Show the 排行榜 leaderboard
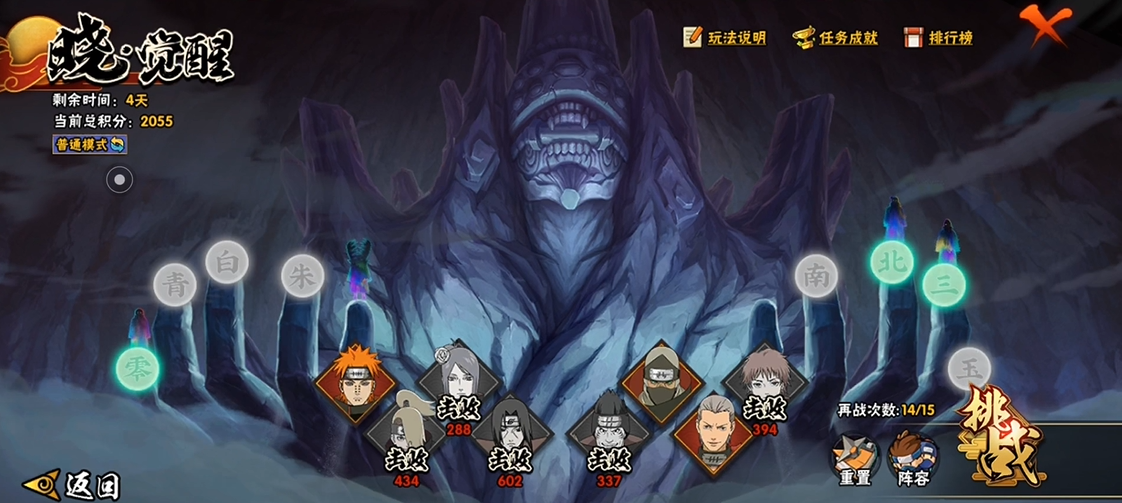This screenshot has height=503, width=1122. [938, 38]
